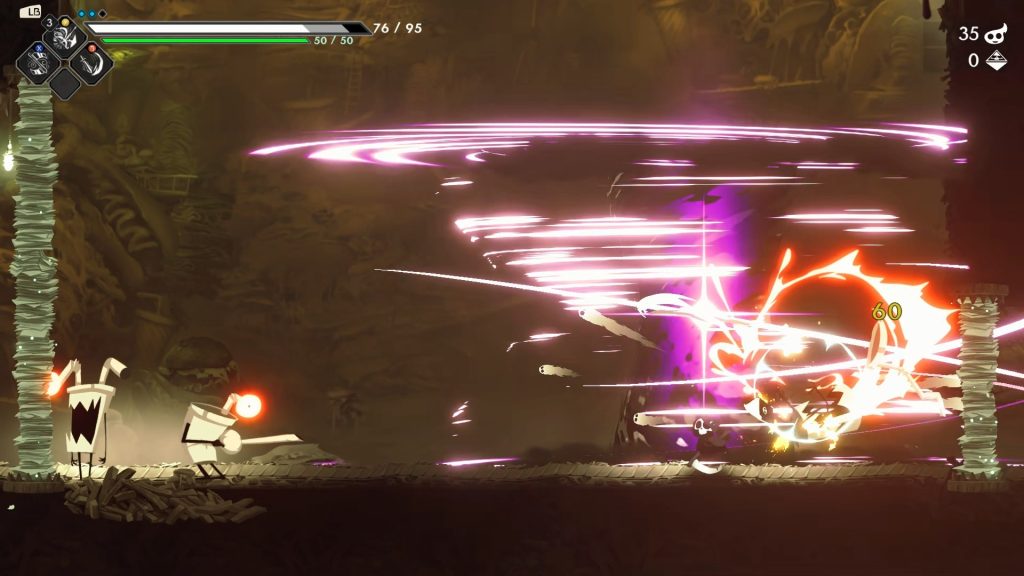Select the top ability with the 3 counter

pyautogui.click(x=66, y=38)
